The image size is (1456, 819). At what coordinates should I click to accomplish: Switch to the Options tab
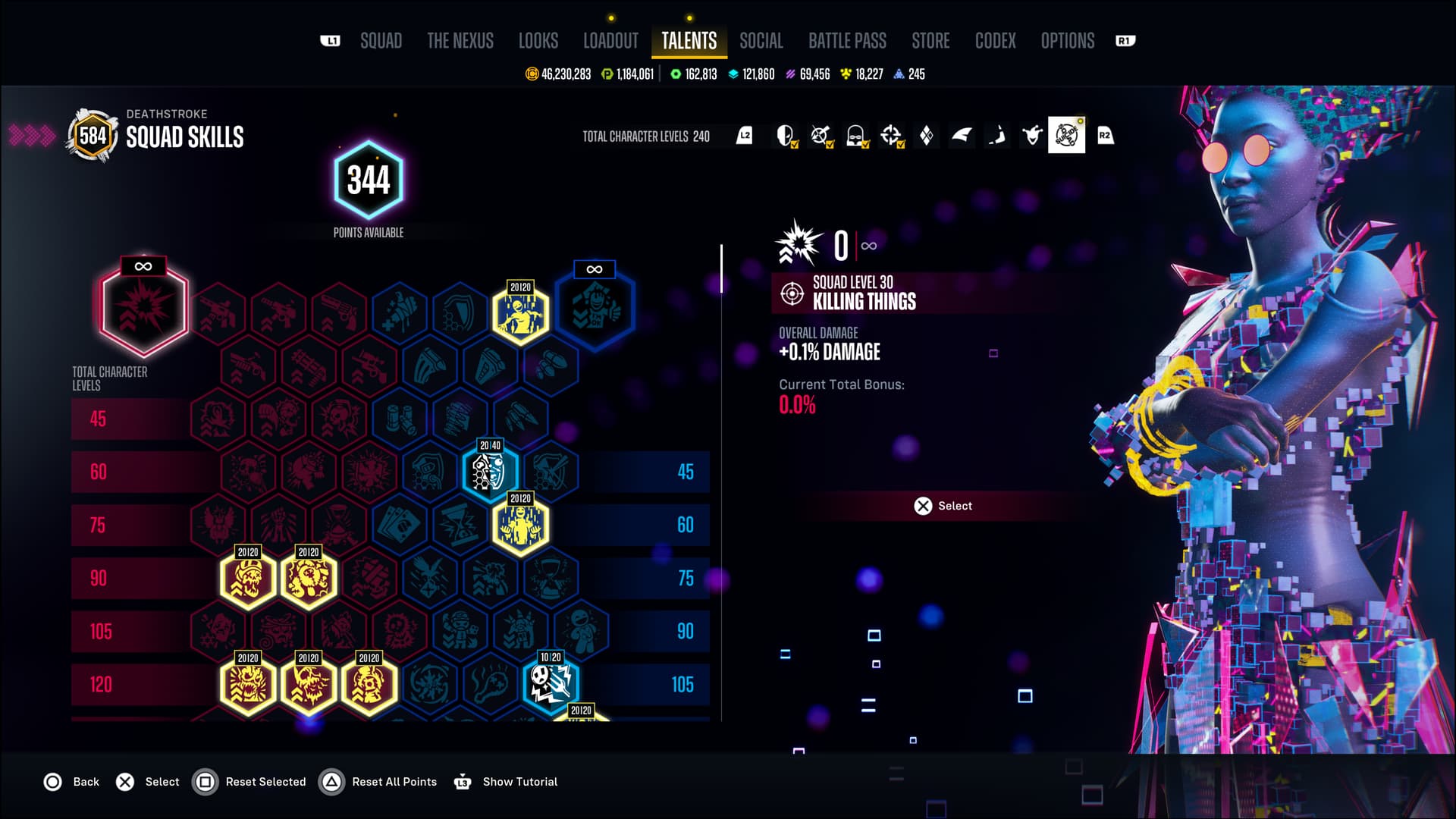click(1067, 41)
